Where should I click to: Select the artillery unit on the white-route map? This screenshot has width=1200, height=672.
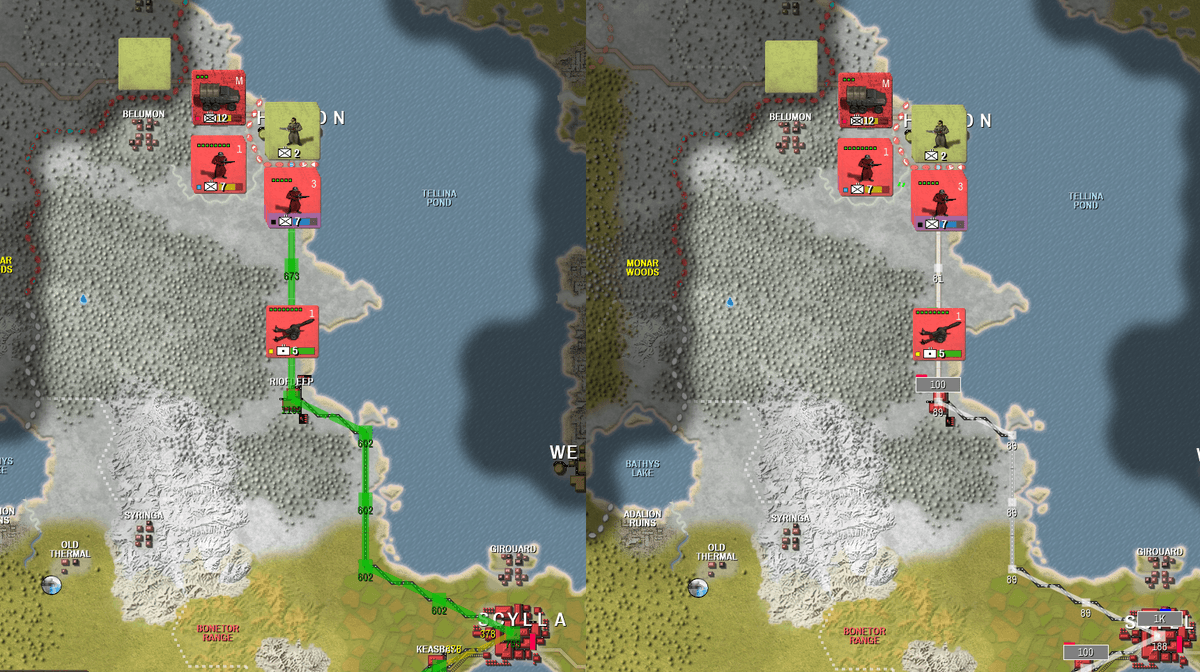[x=939, y=333]
